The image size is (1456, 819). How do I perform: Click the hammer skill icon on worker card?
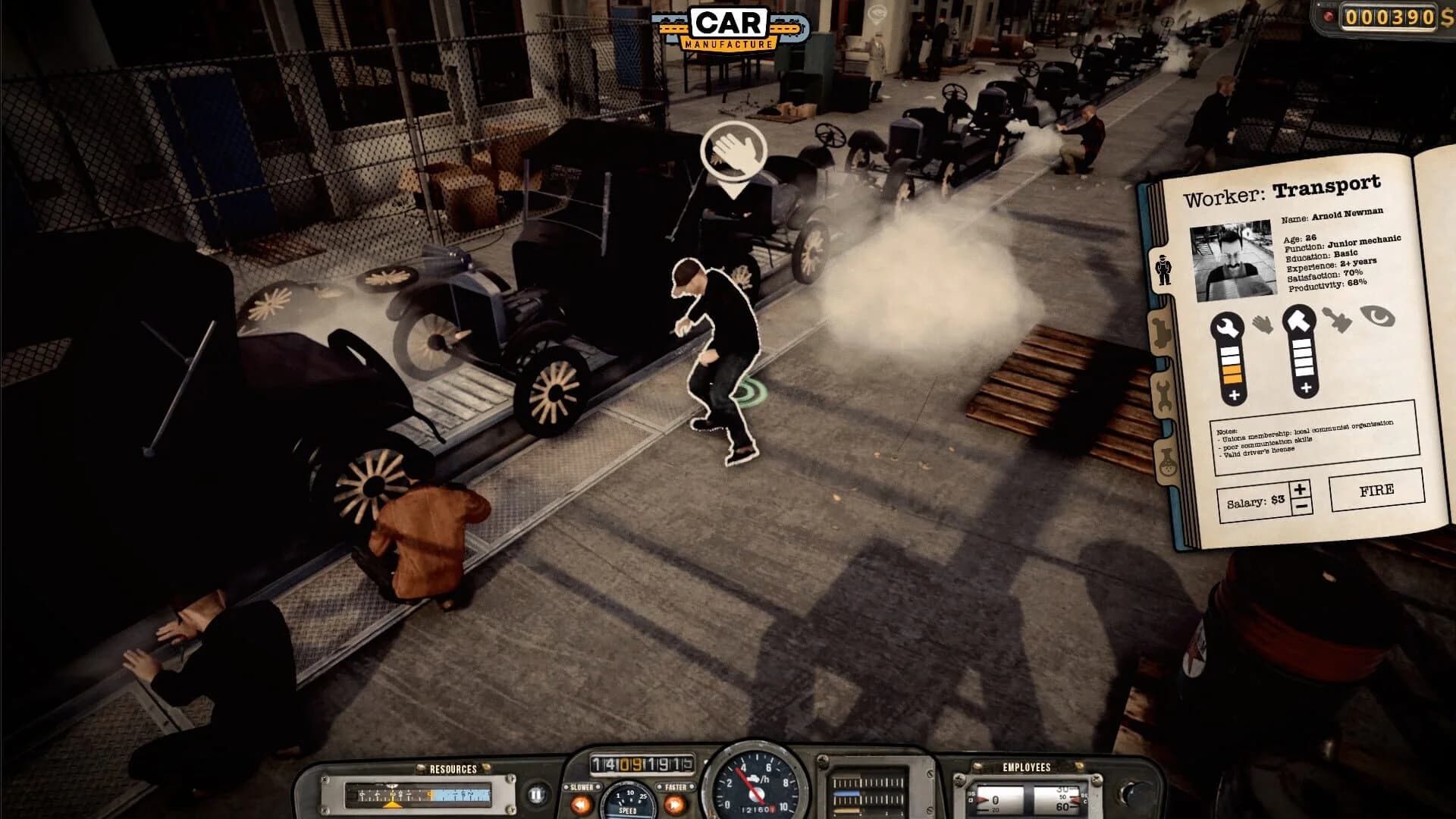pyautogui.click(x=1300, y=318)
